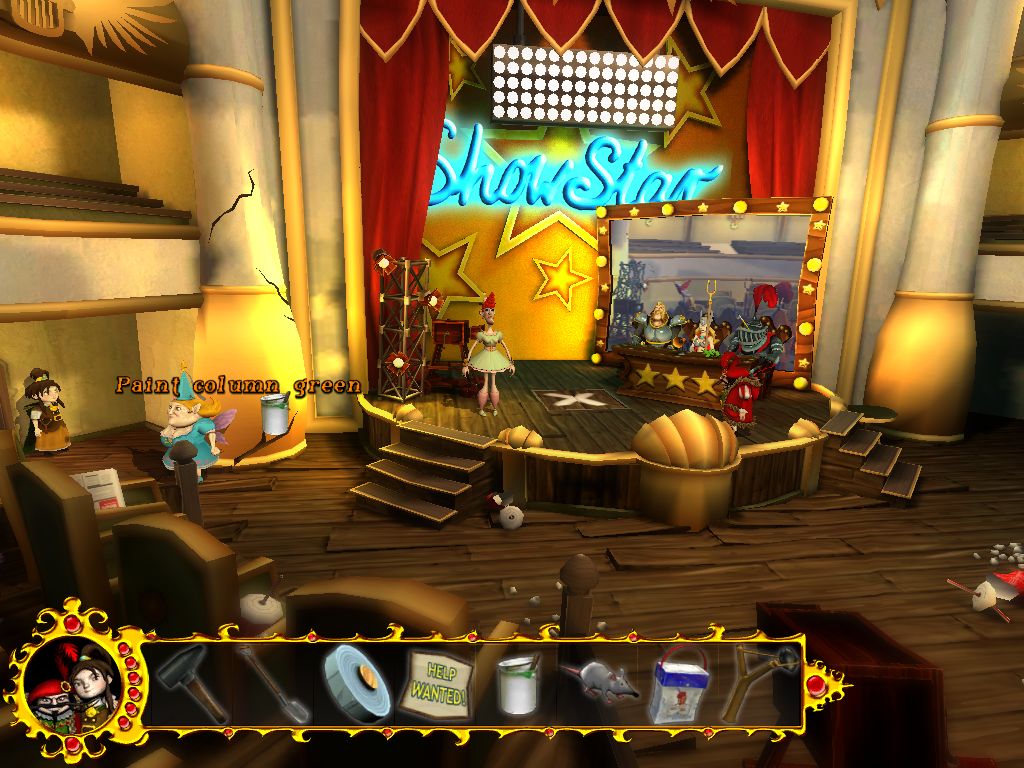
Task: Click the red gem at inventory bar's end
Action: 817,684
